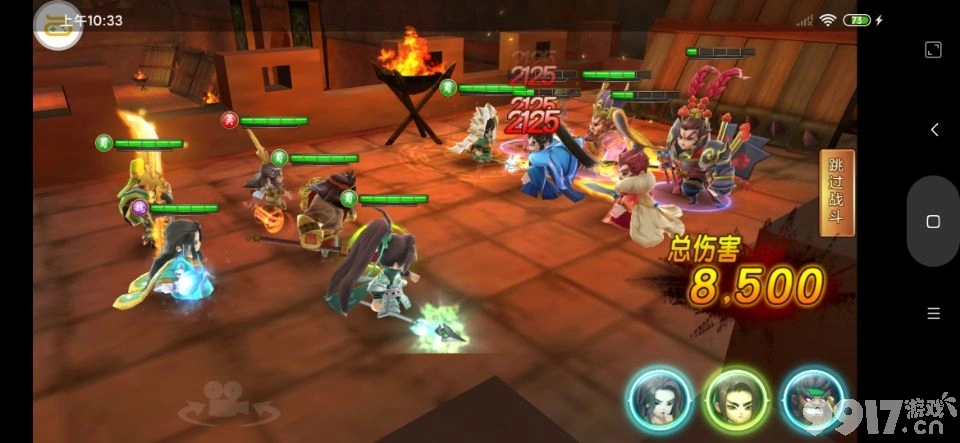Open the round gold-ringed icon beside the clock
Viewport: 960px width, 443px height.
(x=58, y=25)
